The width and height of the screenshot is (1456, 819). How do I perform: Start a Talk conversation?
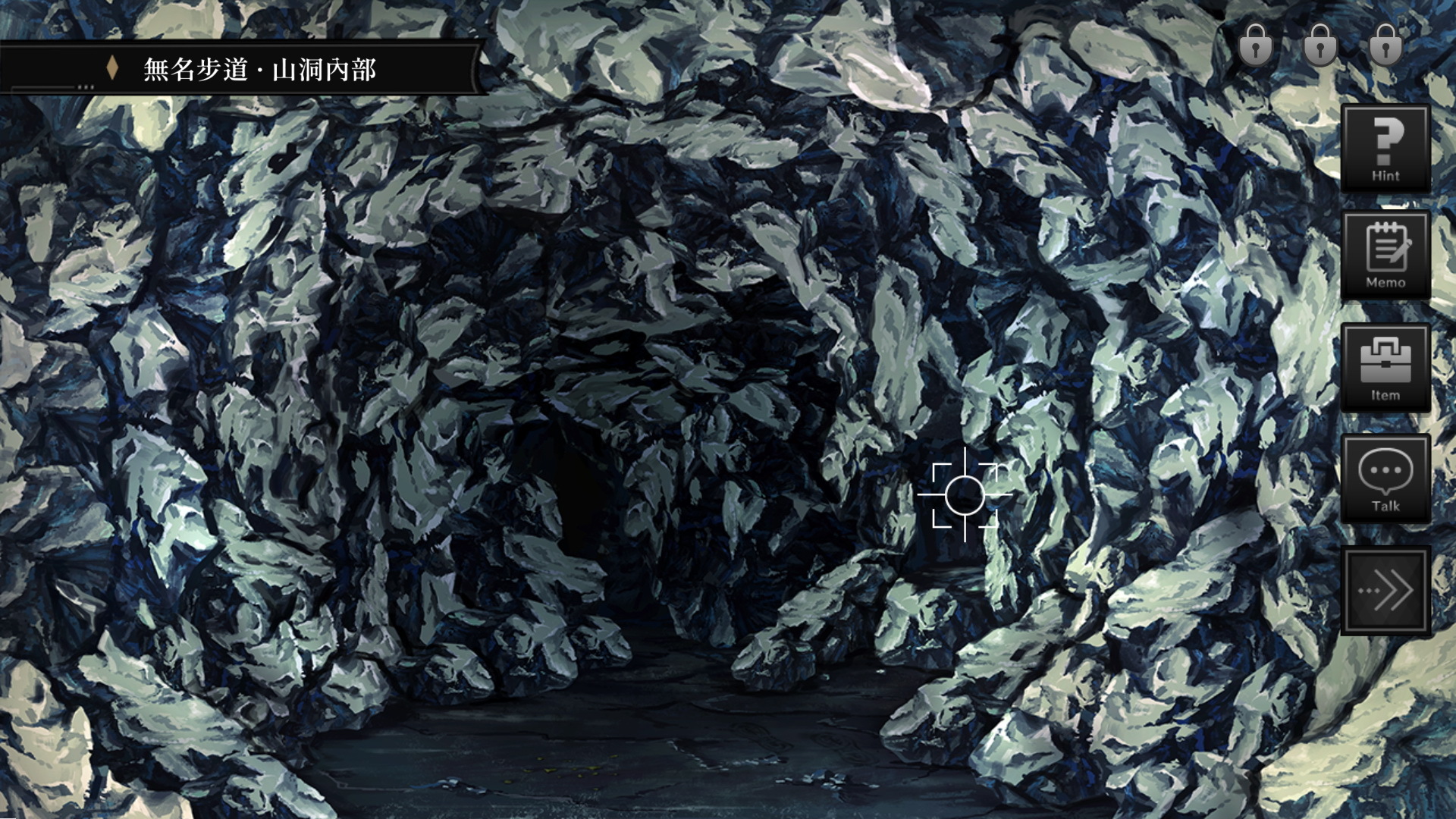tap(1385, 479)
